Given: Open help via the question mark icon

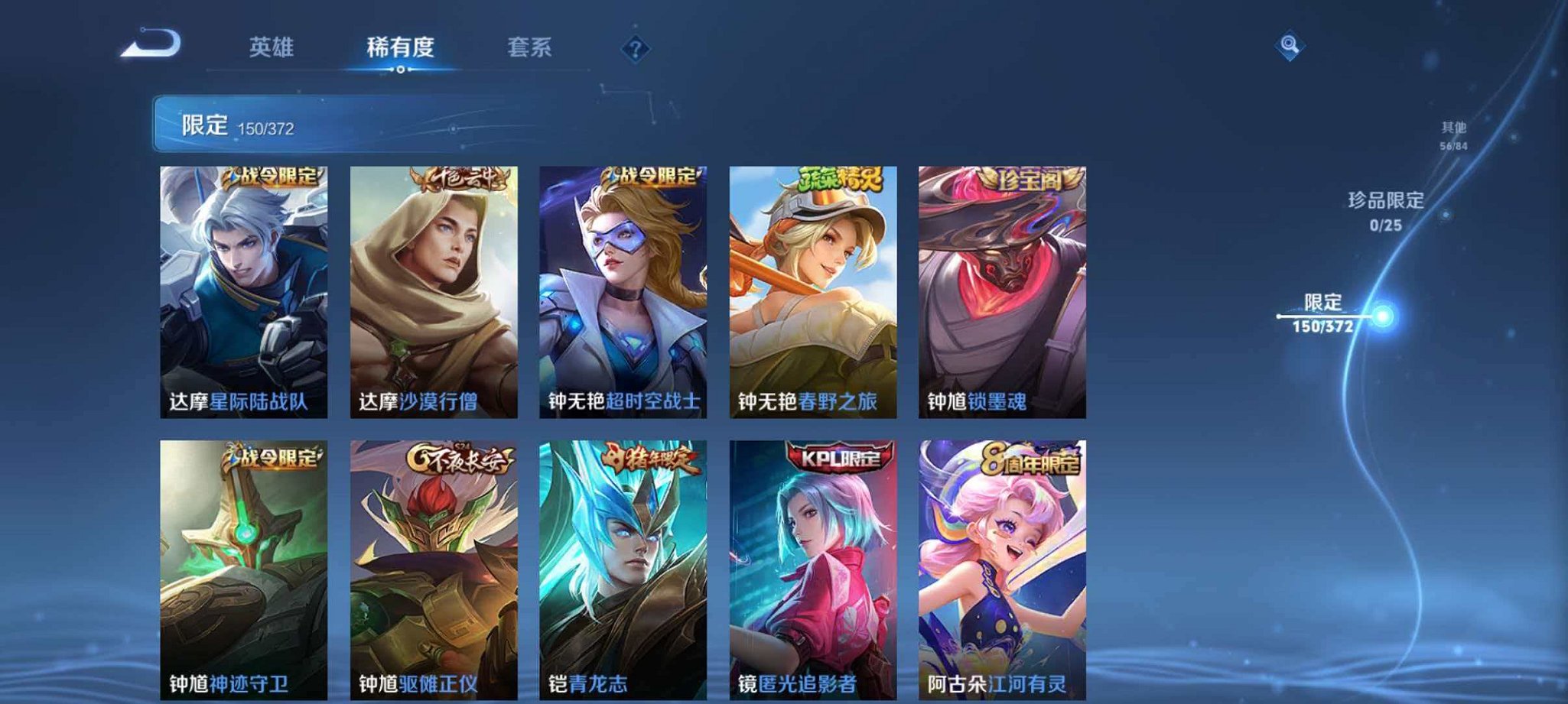Looking at the screenshot, I should pyautogui.click(x=635, y=50).
